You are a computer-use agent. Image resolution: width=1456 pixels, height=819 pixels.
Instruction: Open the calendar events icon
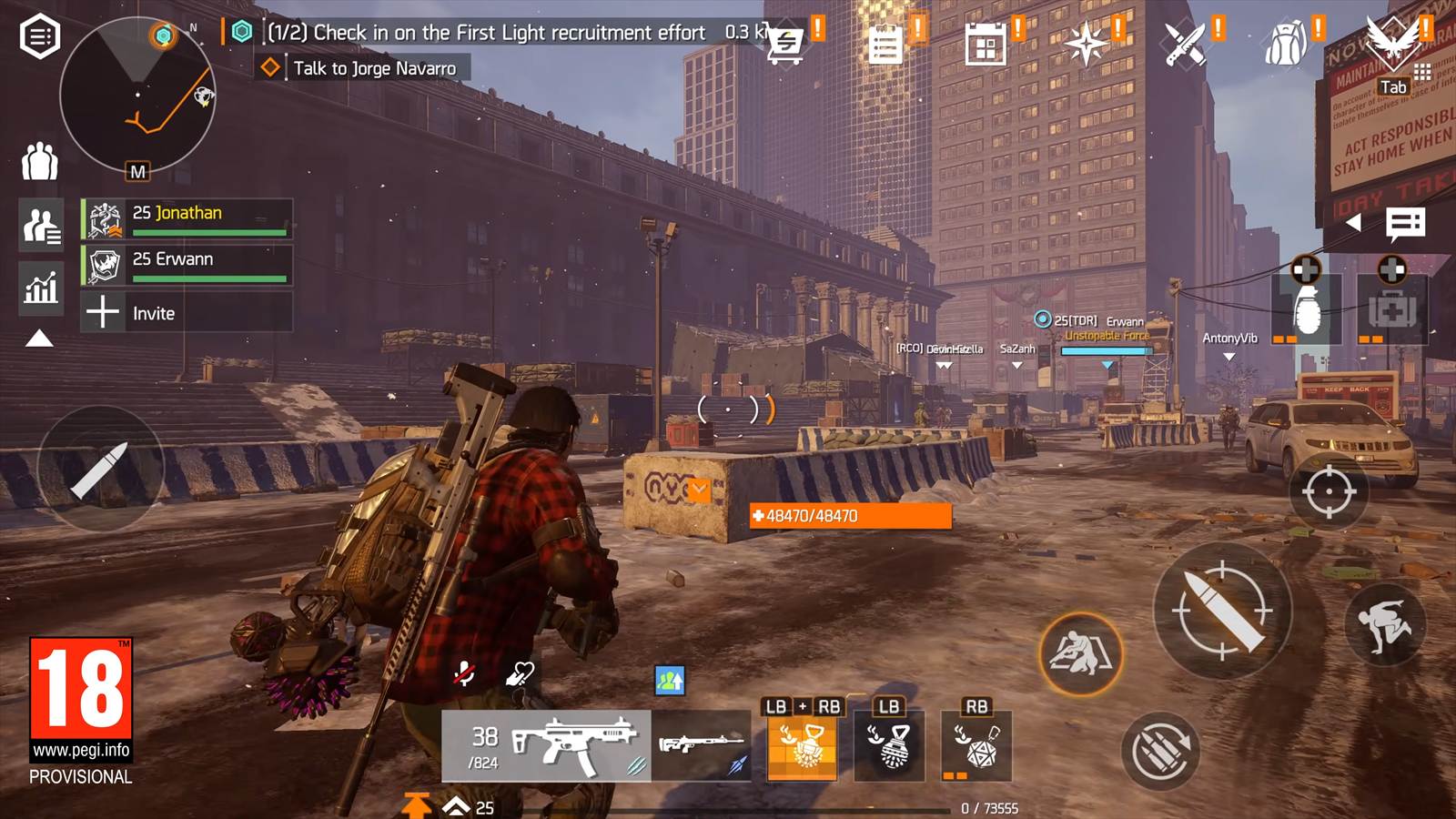[x=986, y=44]
